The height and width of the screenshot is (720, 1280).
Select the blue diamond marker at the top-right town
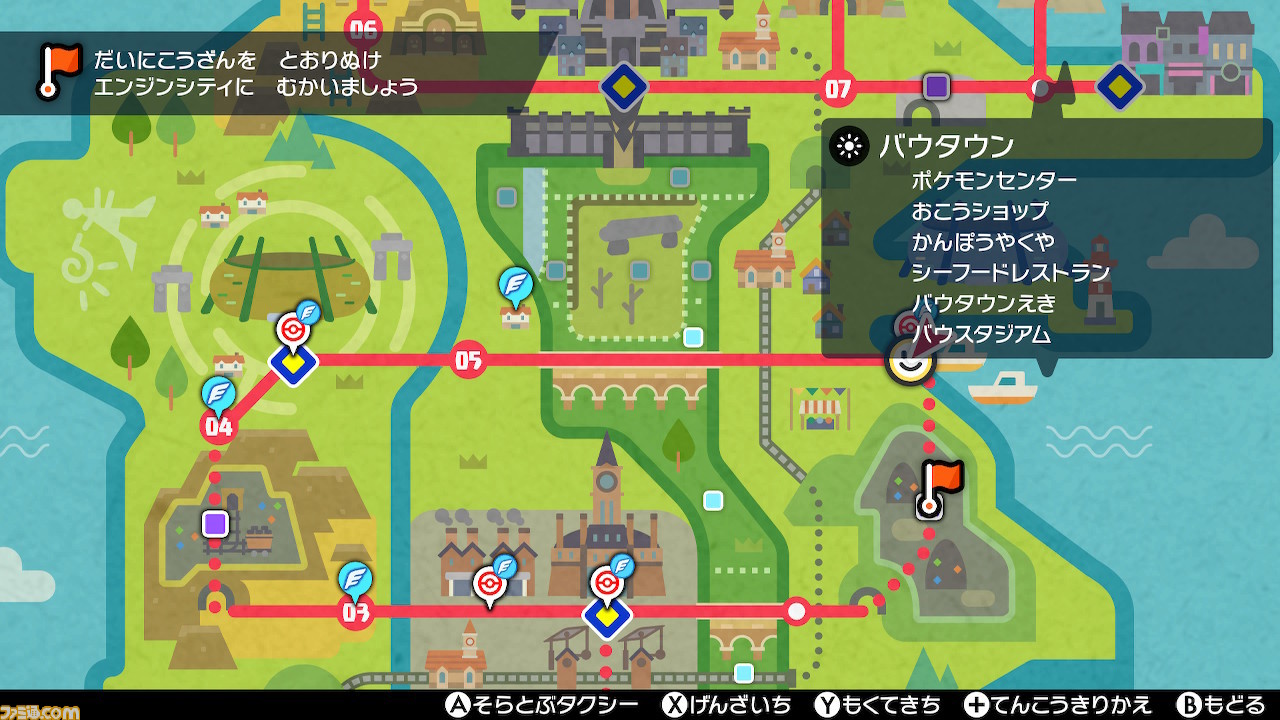[x=1119, y=87]
